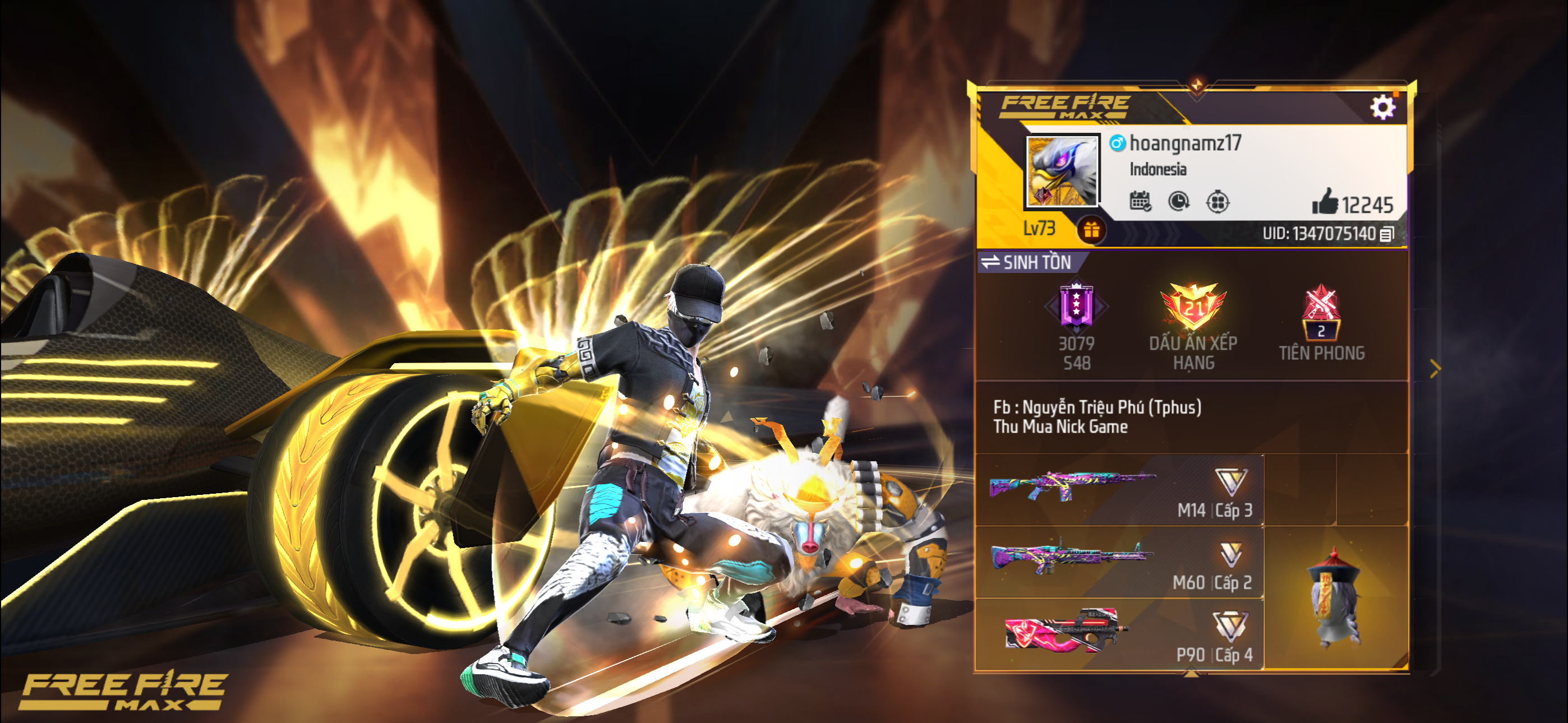
Task: Open the calendar icon on profile
Action: (1140, 201)
